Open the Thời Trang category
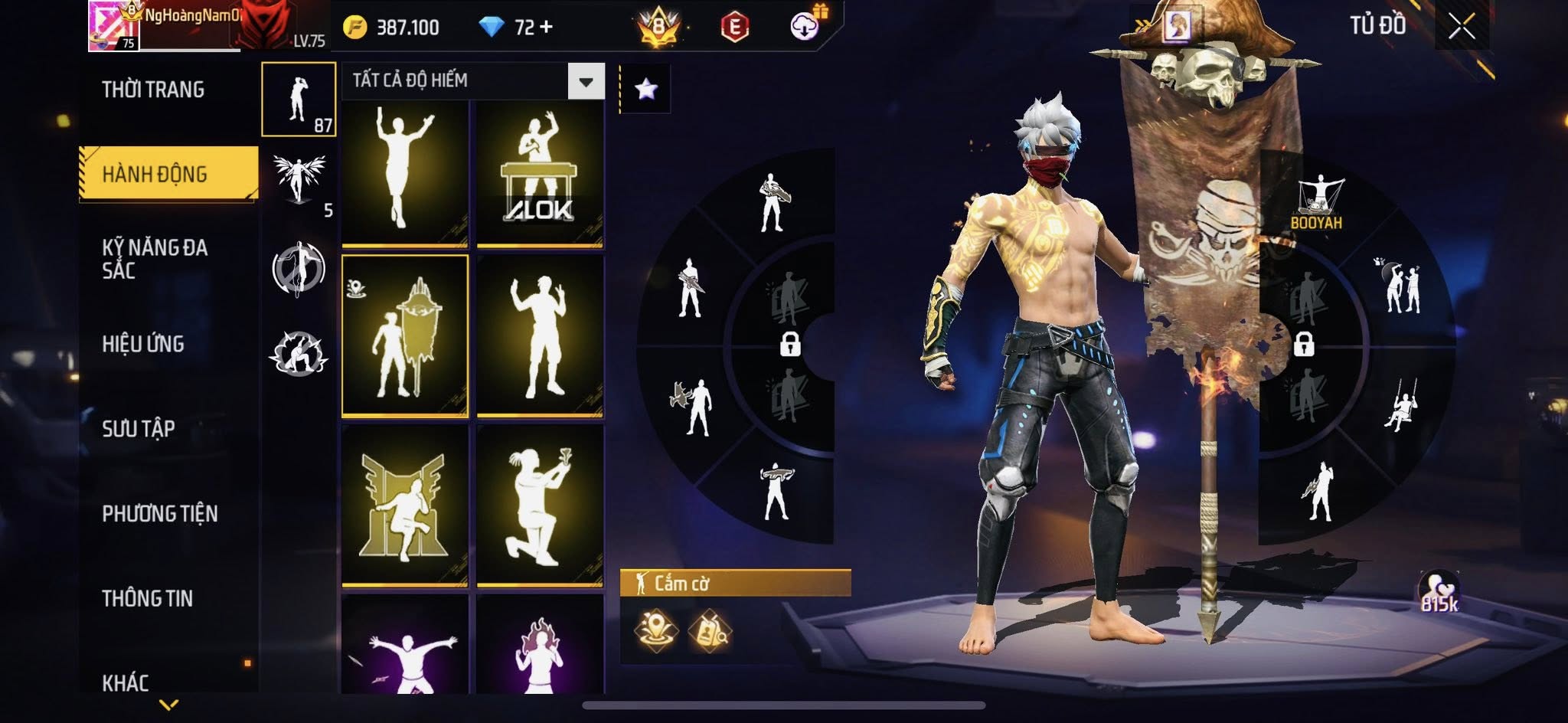The width and height of the screenshot is (1568, 723). coord(153,90)
